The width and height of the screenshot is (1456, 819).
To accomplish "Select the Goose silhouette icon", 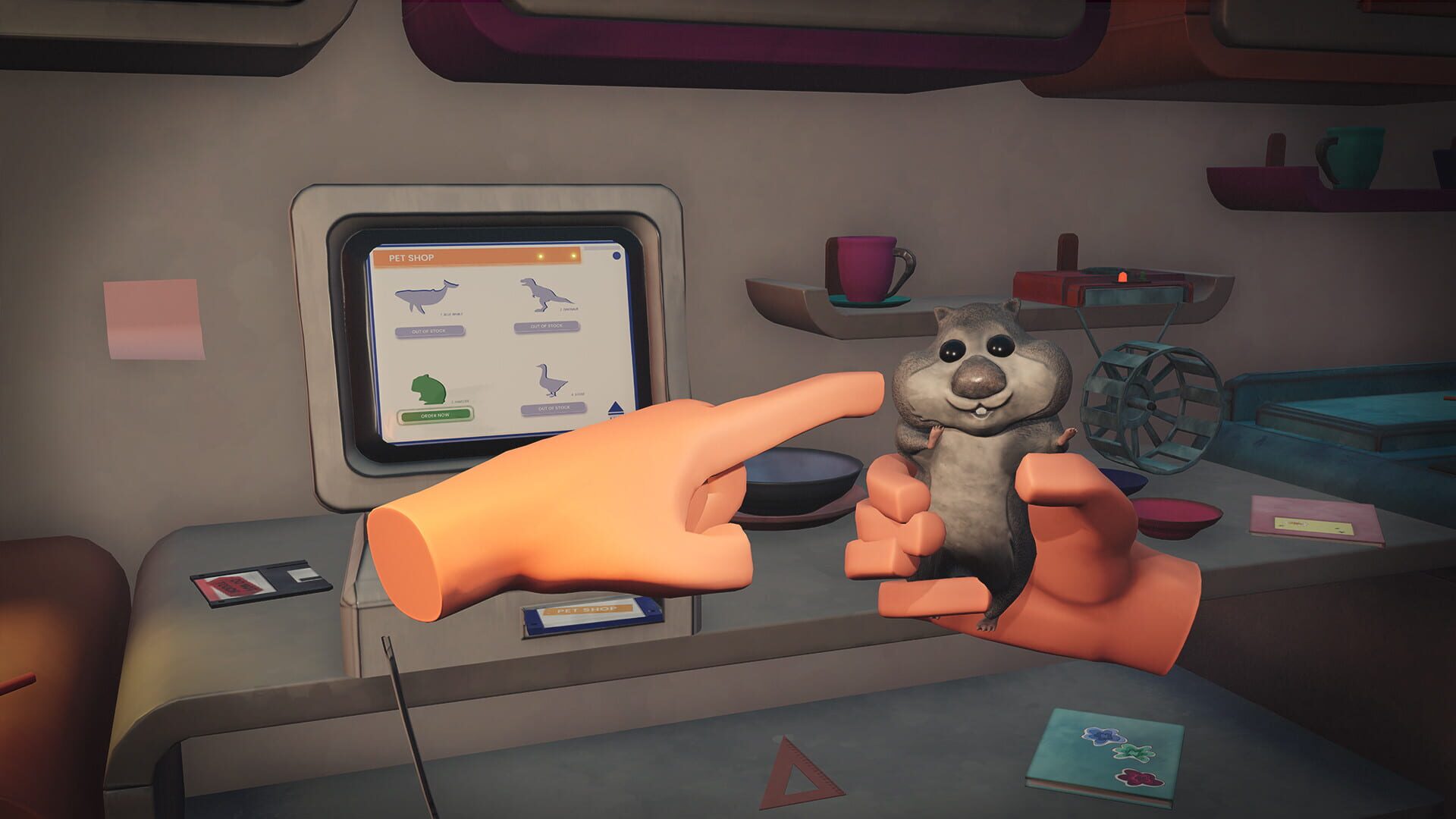I will [x=551, y=380].
